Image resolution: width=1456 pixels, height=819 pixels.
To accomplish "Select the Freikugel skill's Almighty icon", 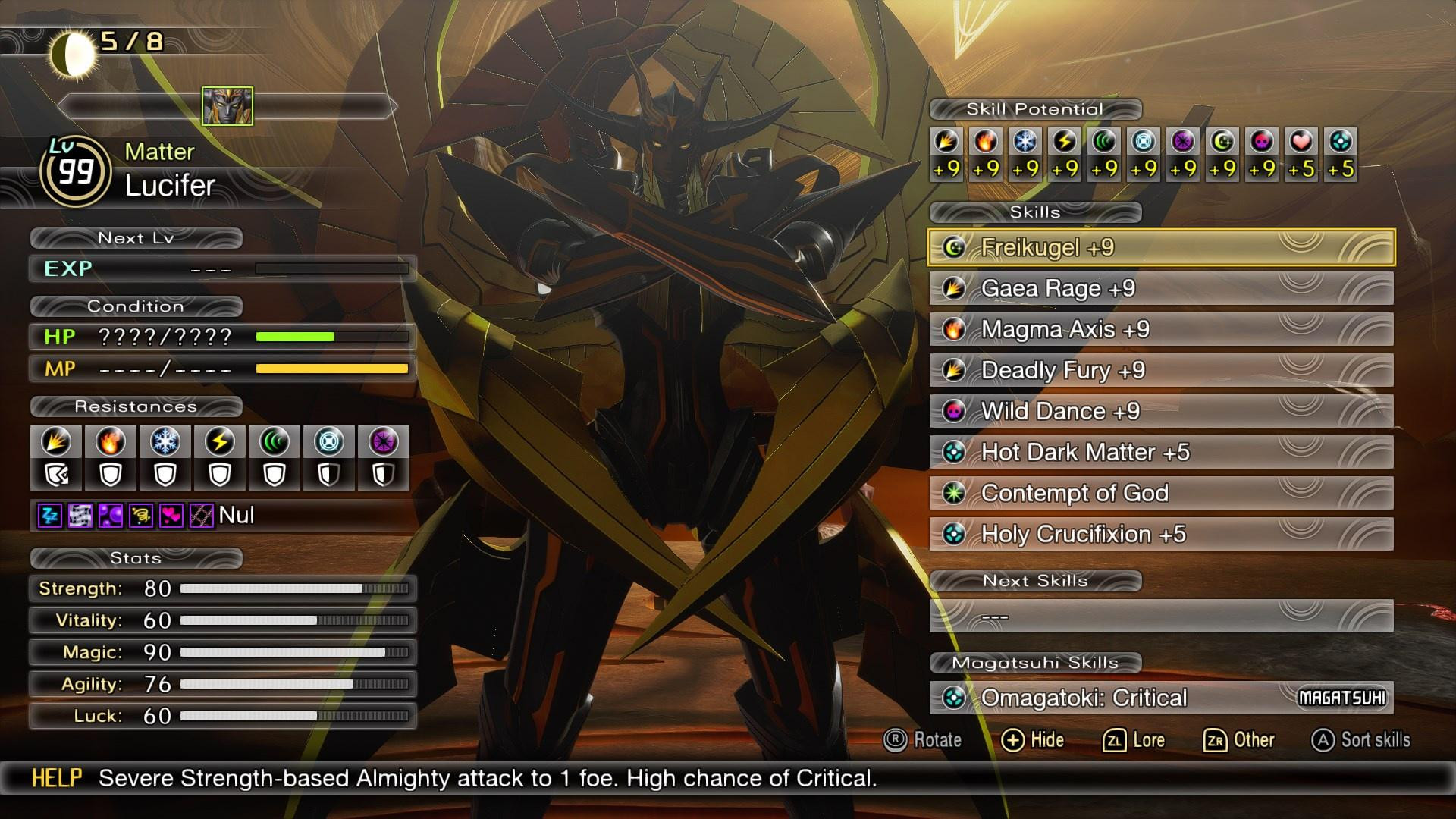I will pos(955,248).
